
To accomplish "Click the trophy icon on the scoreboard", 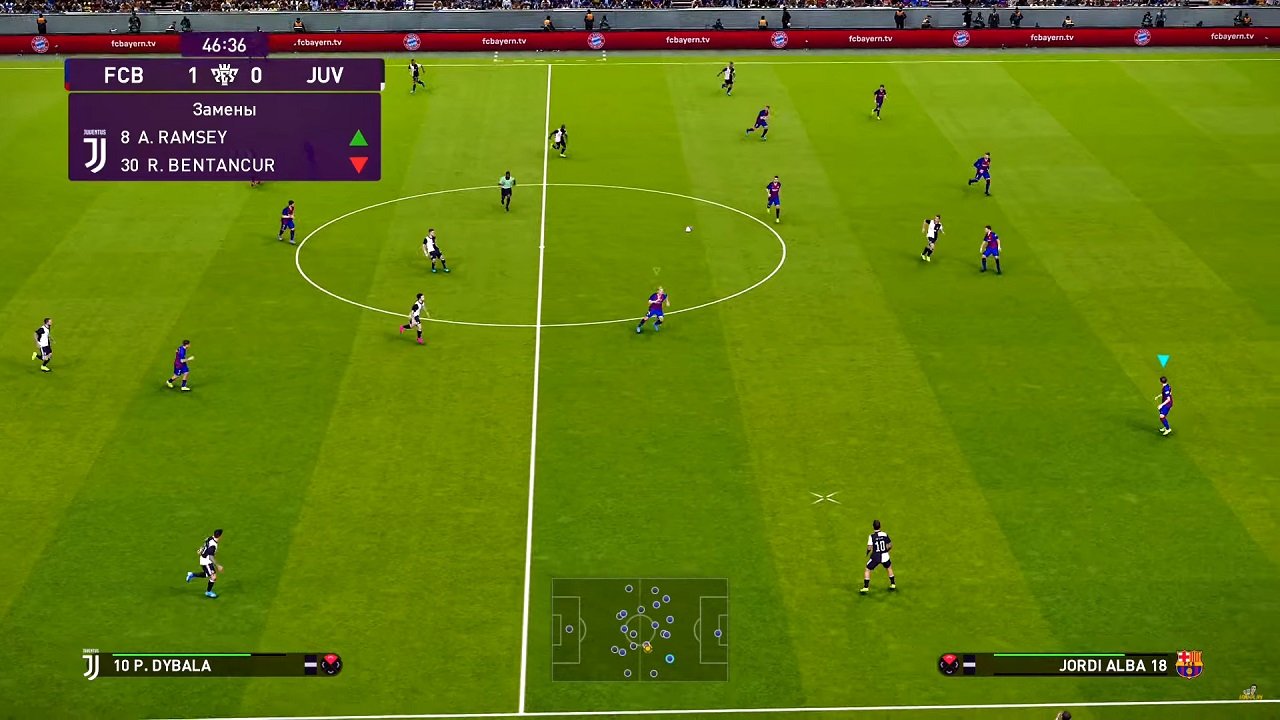I will pos(225,73).
